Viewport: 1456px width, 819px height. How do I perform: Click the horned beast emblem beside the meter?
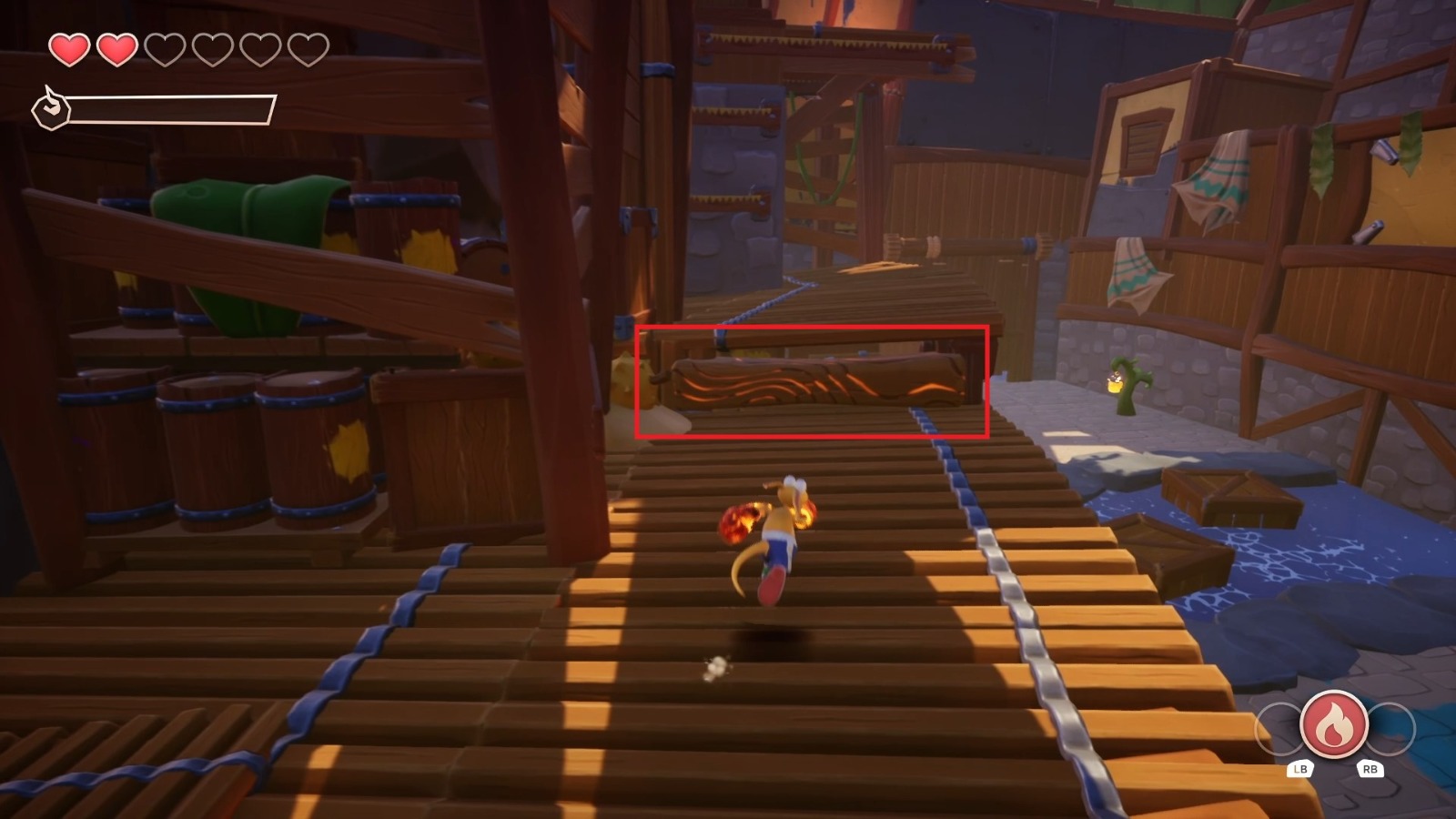click(x=52, y=108)
